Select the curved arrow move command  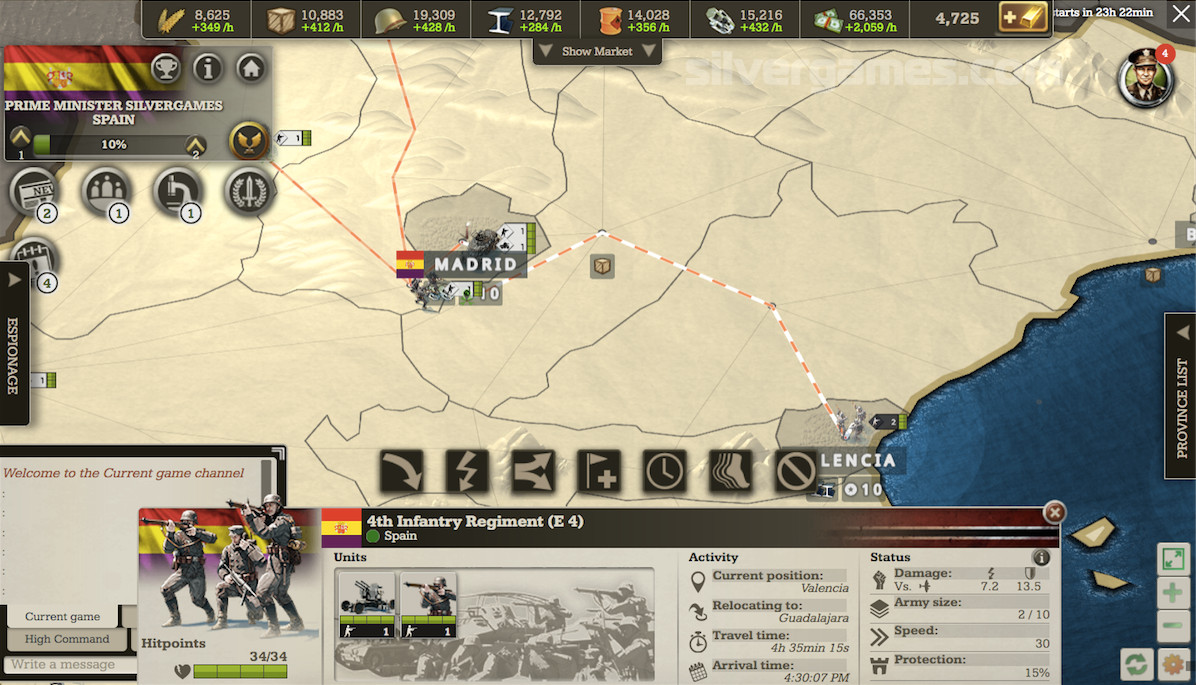click(x=401, y=471)
